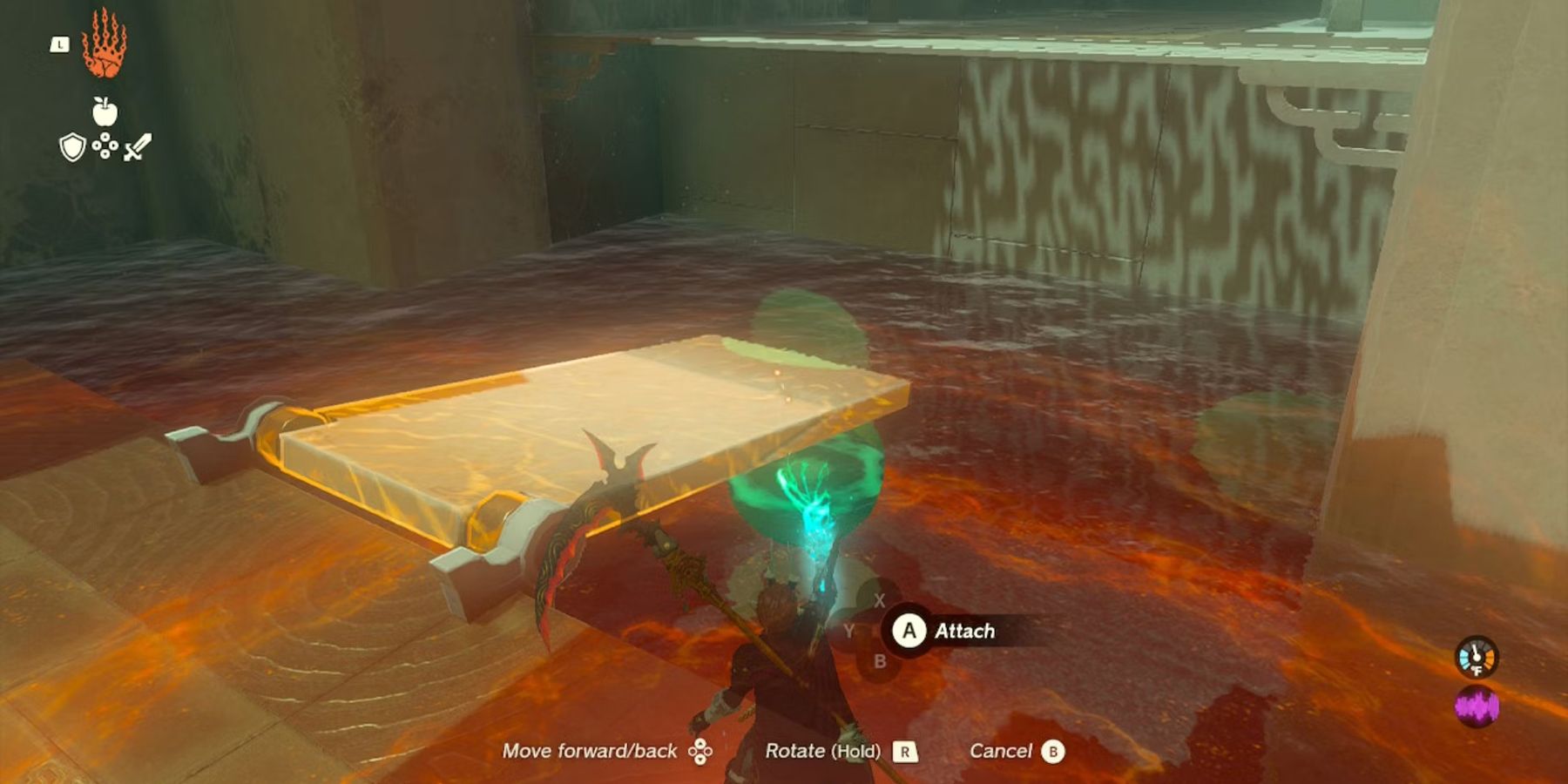Click the Fahrenheit temperature gauge
The height and width of the screenshot is (784, 1568).
(1477, 656)
